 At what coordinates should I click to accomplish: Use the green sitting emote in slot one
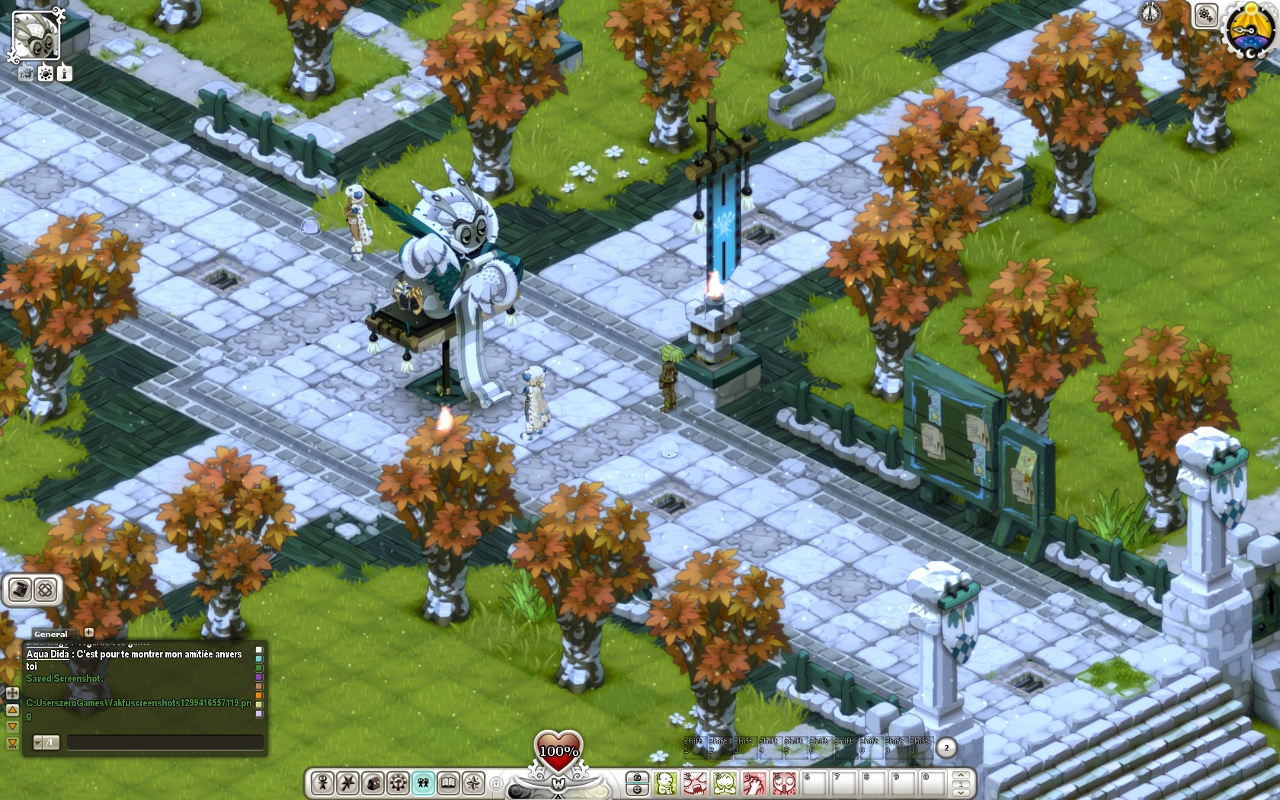click(666, 783)
